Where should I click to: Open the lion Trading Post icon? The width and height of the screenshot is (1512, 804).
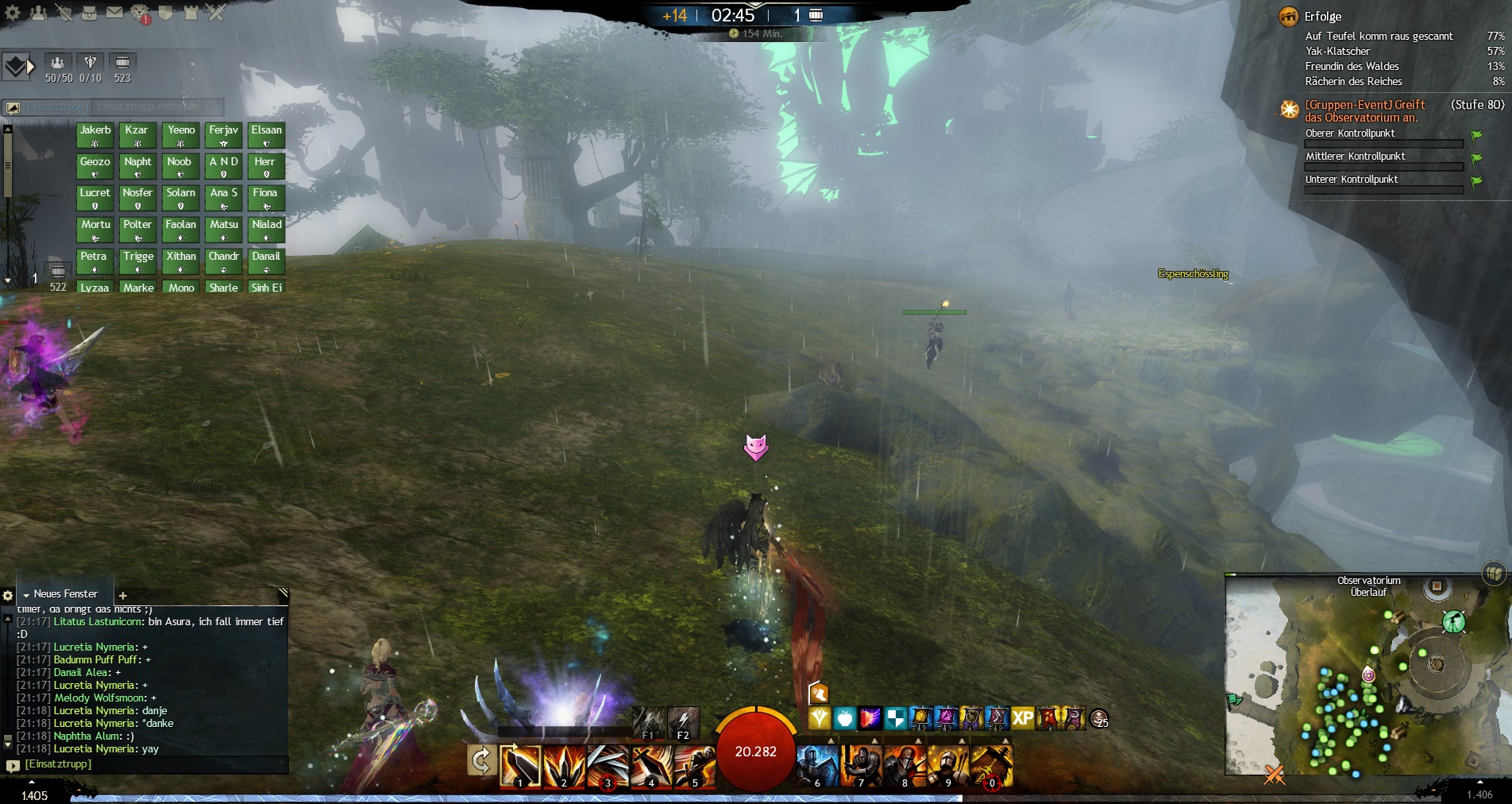click(x=140, y=13)
